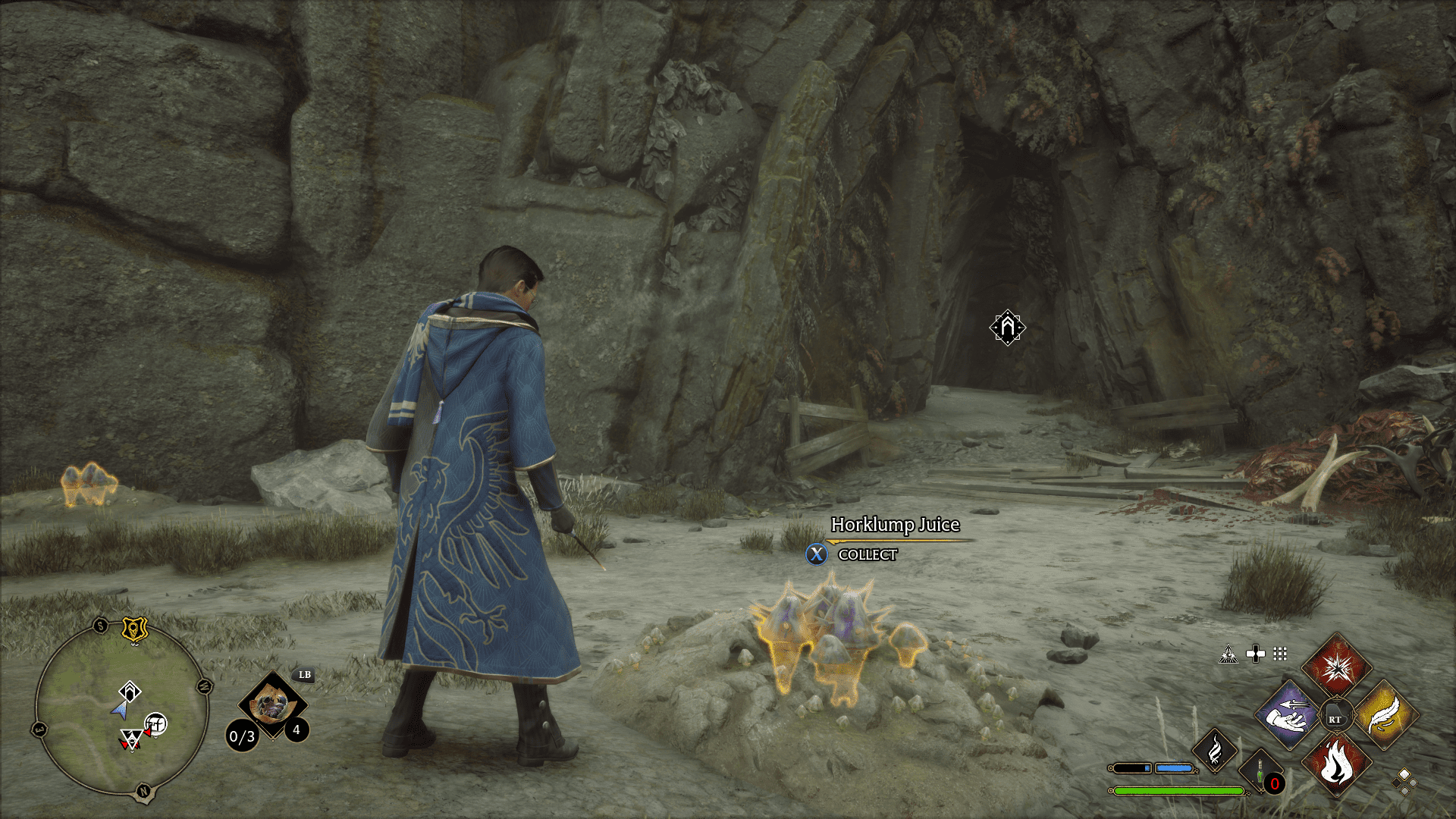Click the hamlet marker inside the minimap
This screenshot has width=1456, height=819.
pos(156,723)
